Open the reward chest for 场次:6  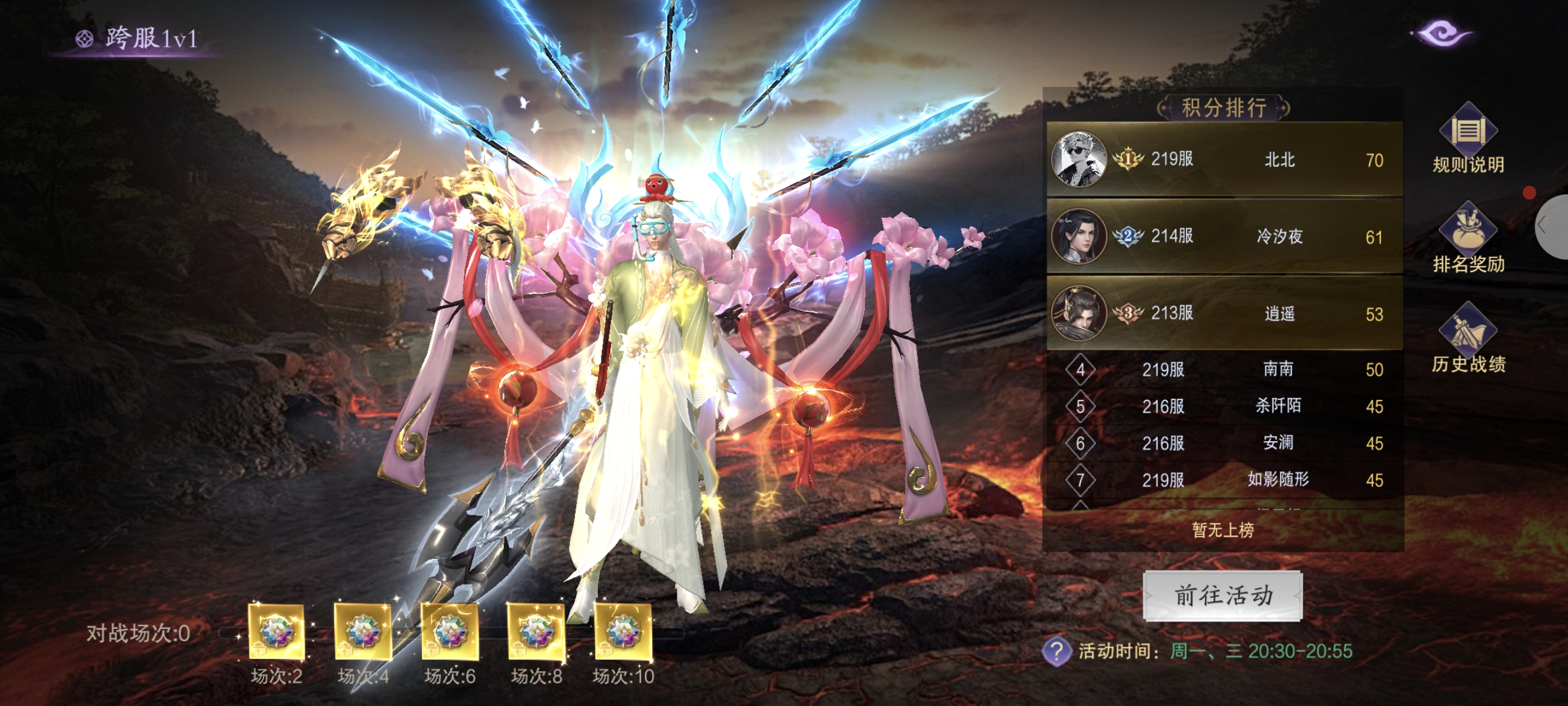pyautogui.click(x=450, y=632)
